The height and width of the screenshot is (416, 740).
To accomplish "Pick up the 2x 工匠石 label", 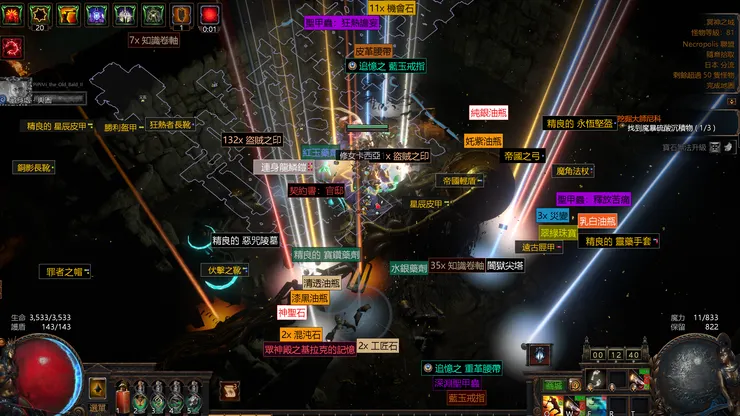I will click(378, 346).
